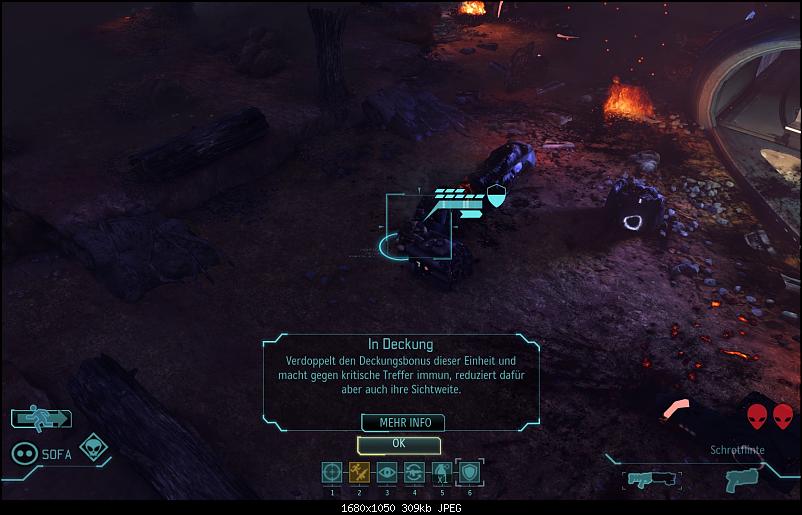Viewport: 802px width, 515px height.
Task: Open MEHR INFO for In Deckung
Action: 398,422
